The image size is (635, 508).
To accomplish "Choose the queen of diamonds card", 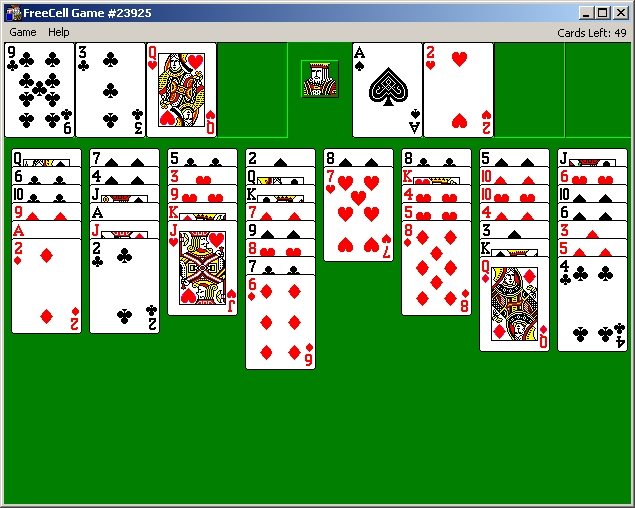I will point(514,305).
